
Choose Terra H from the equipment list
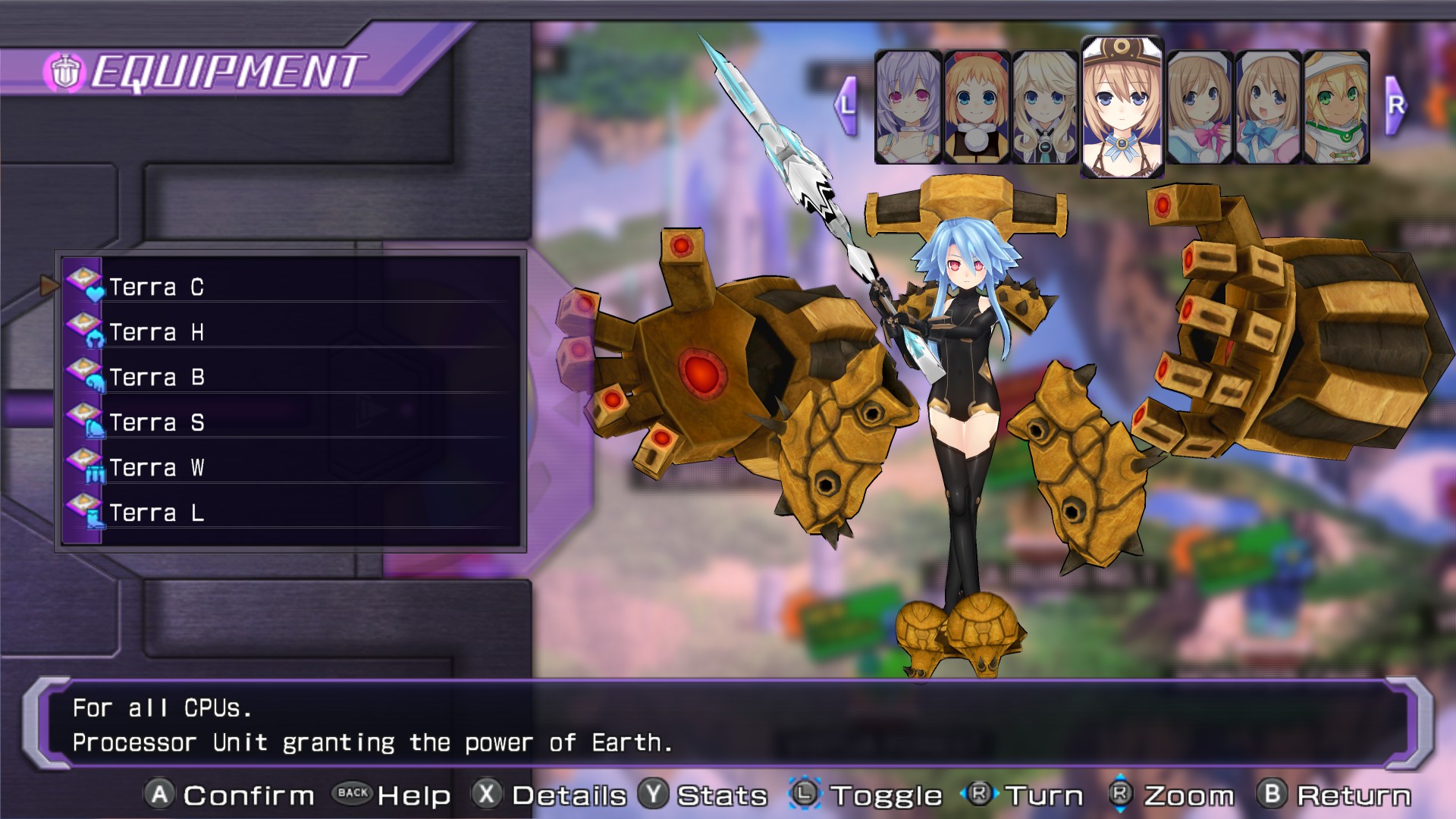click(x=156, y=332)
